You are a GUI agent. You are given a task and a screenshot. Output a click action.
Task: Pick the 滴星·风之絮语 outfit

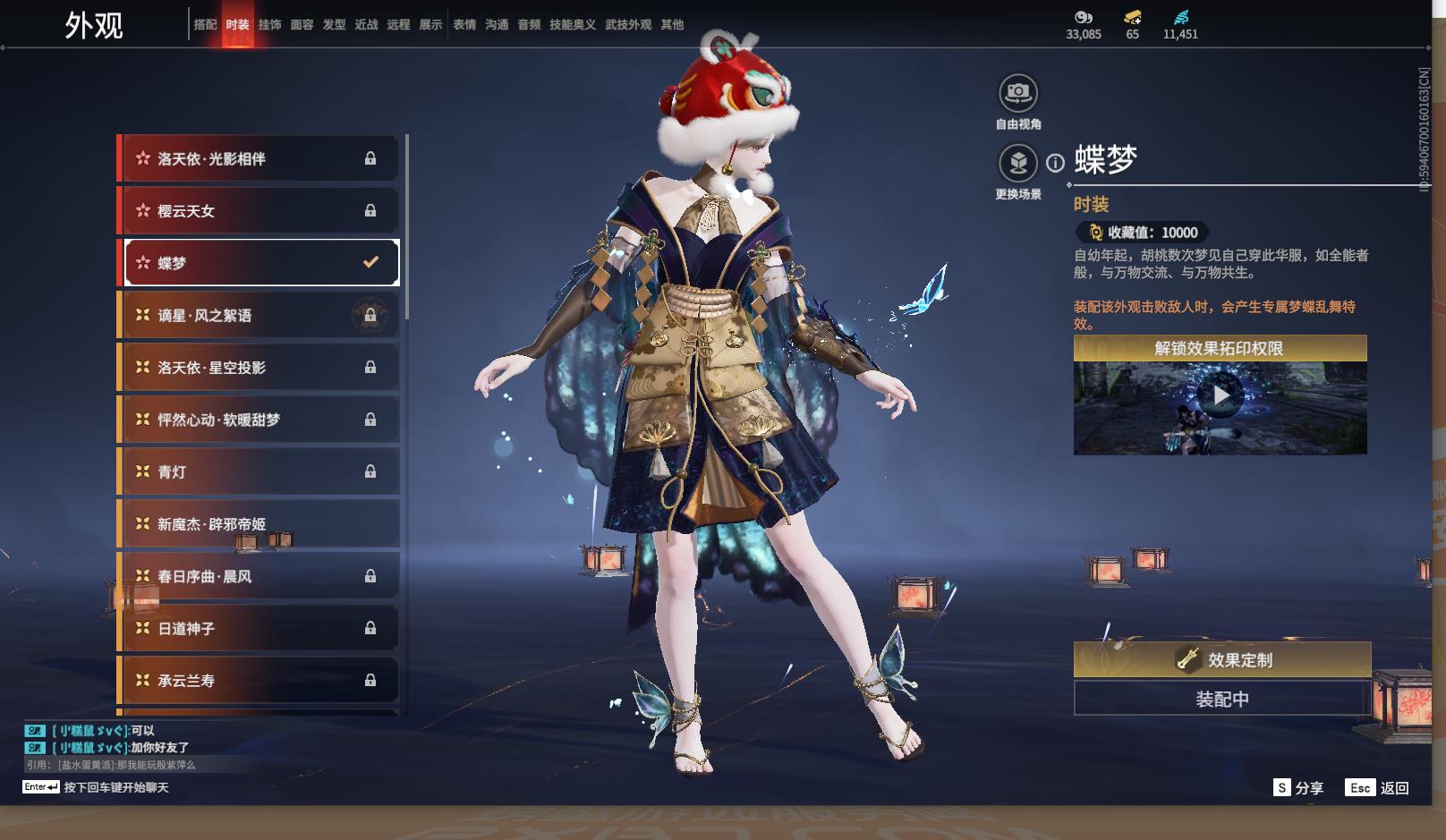(259, 315)
